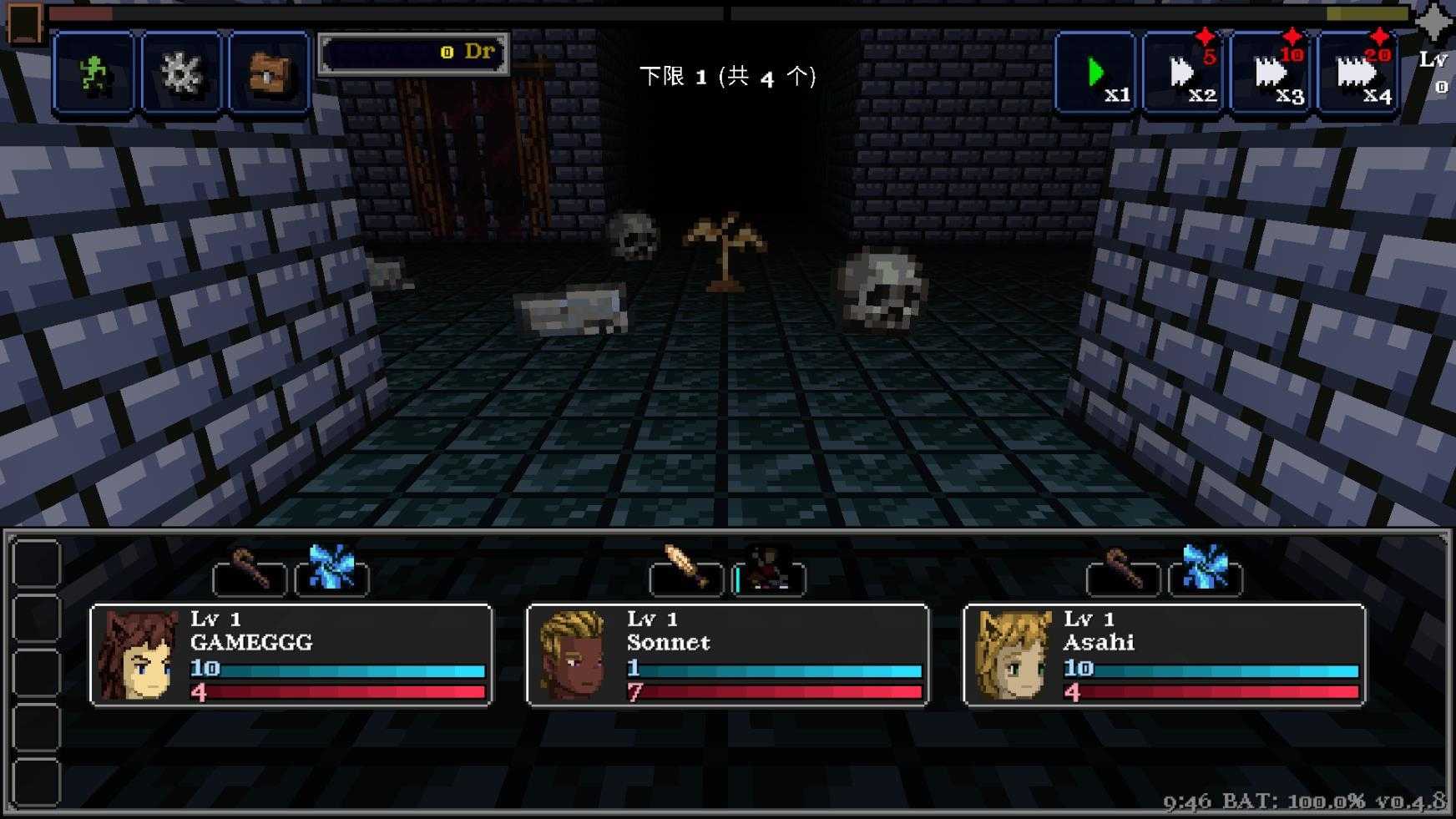Switch game speed to x2

click(x=1184, y=73)
